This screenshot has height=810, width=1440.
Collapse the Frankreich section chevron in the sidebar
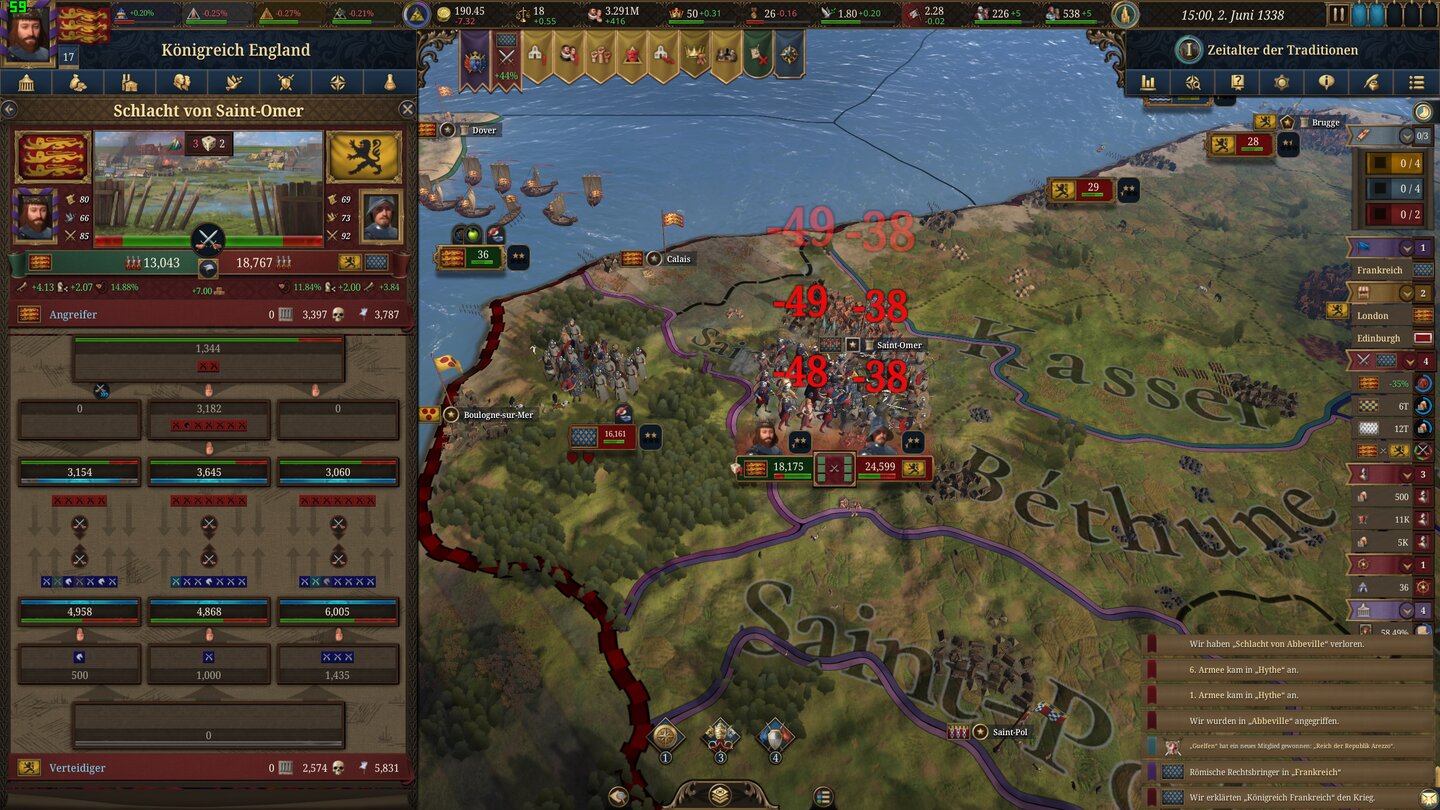(1407, 246)
